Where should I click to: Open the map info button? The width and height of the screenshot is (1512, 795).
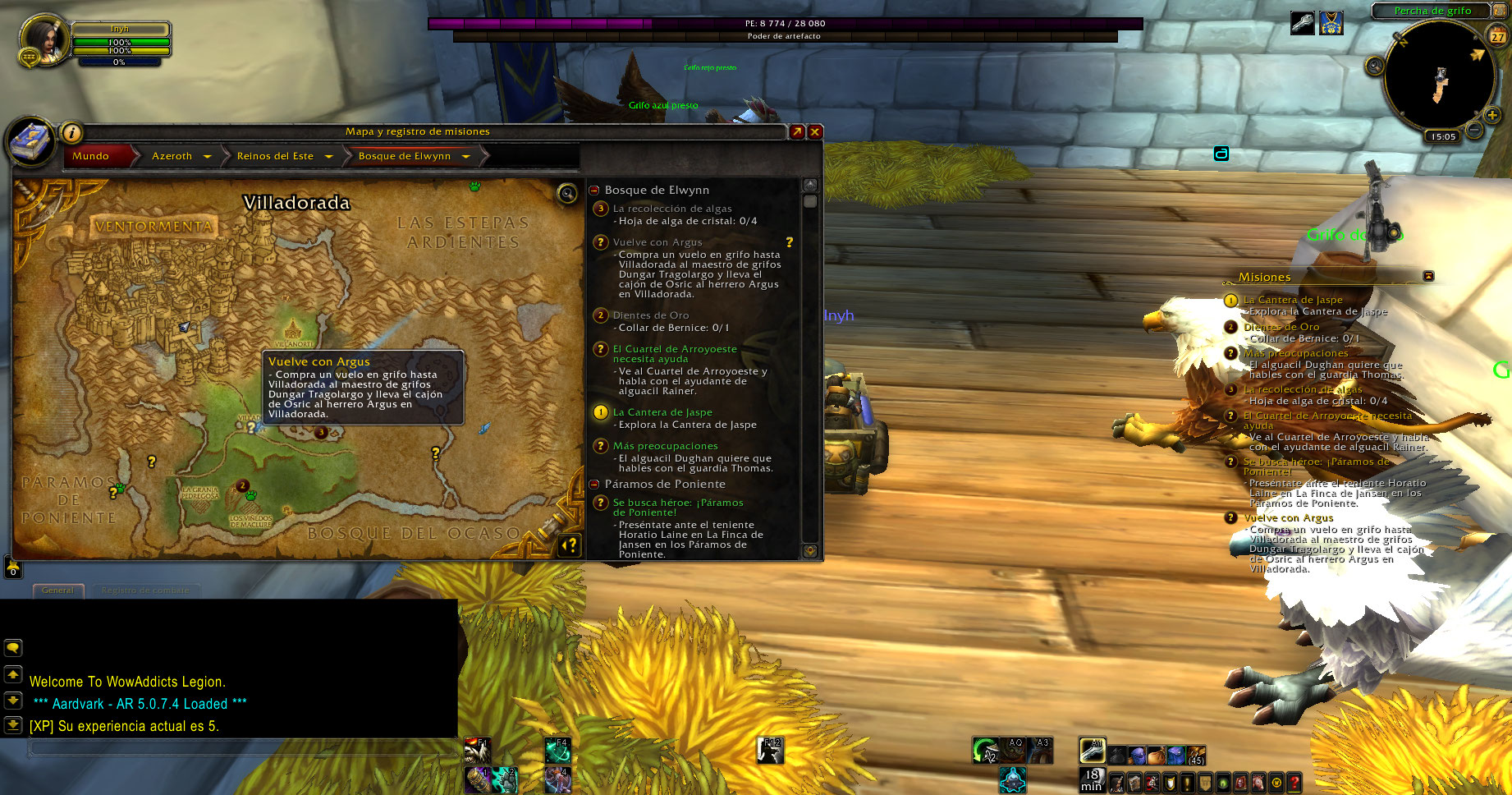[x=72, y=132]
